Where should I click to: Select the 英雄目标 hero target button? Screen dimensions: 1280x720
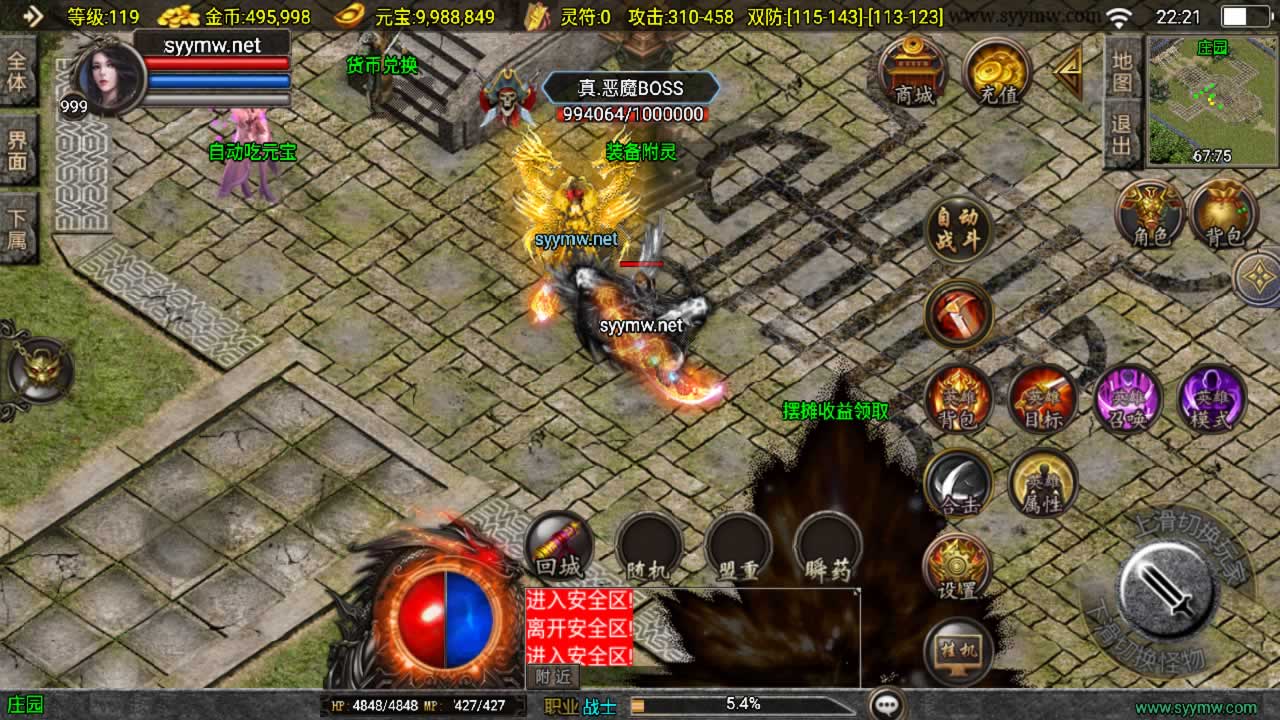click(1042, 400)
